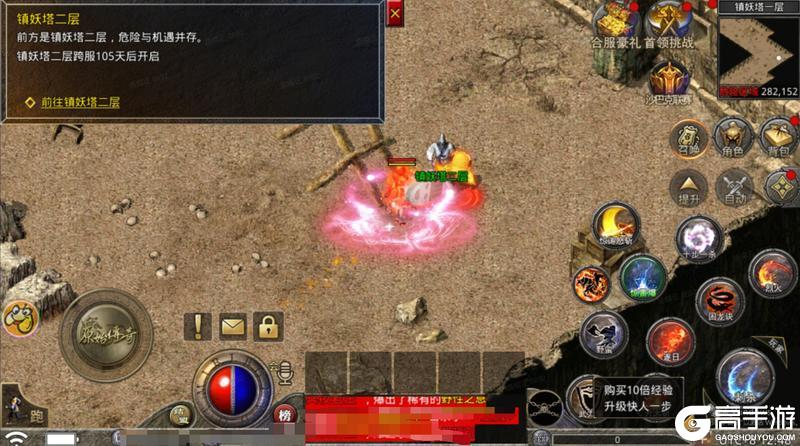Open the exclamation mark notice button

point(198,325)
